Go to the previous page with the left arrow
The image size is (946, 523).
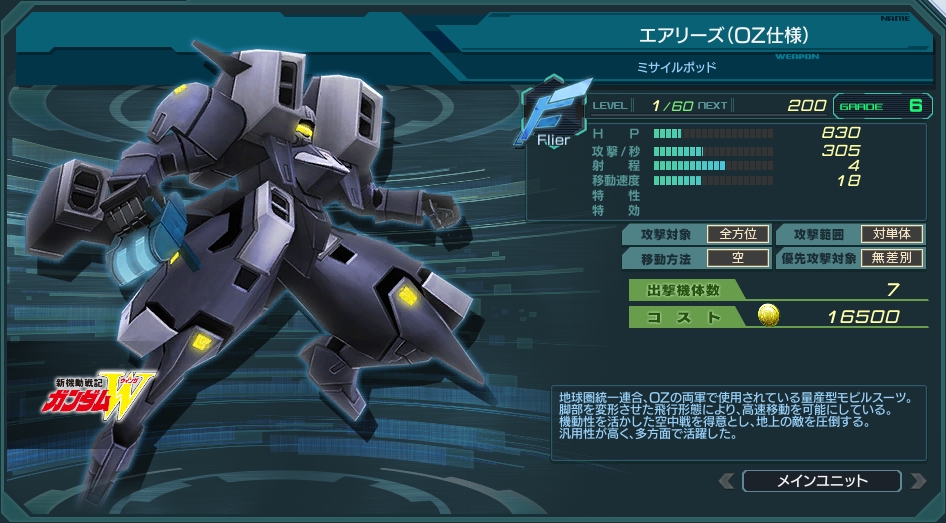[x=727, y=481]
